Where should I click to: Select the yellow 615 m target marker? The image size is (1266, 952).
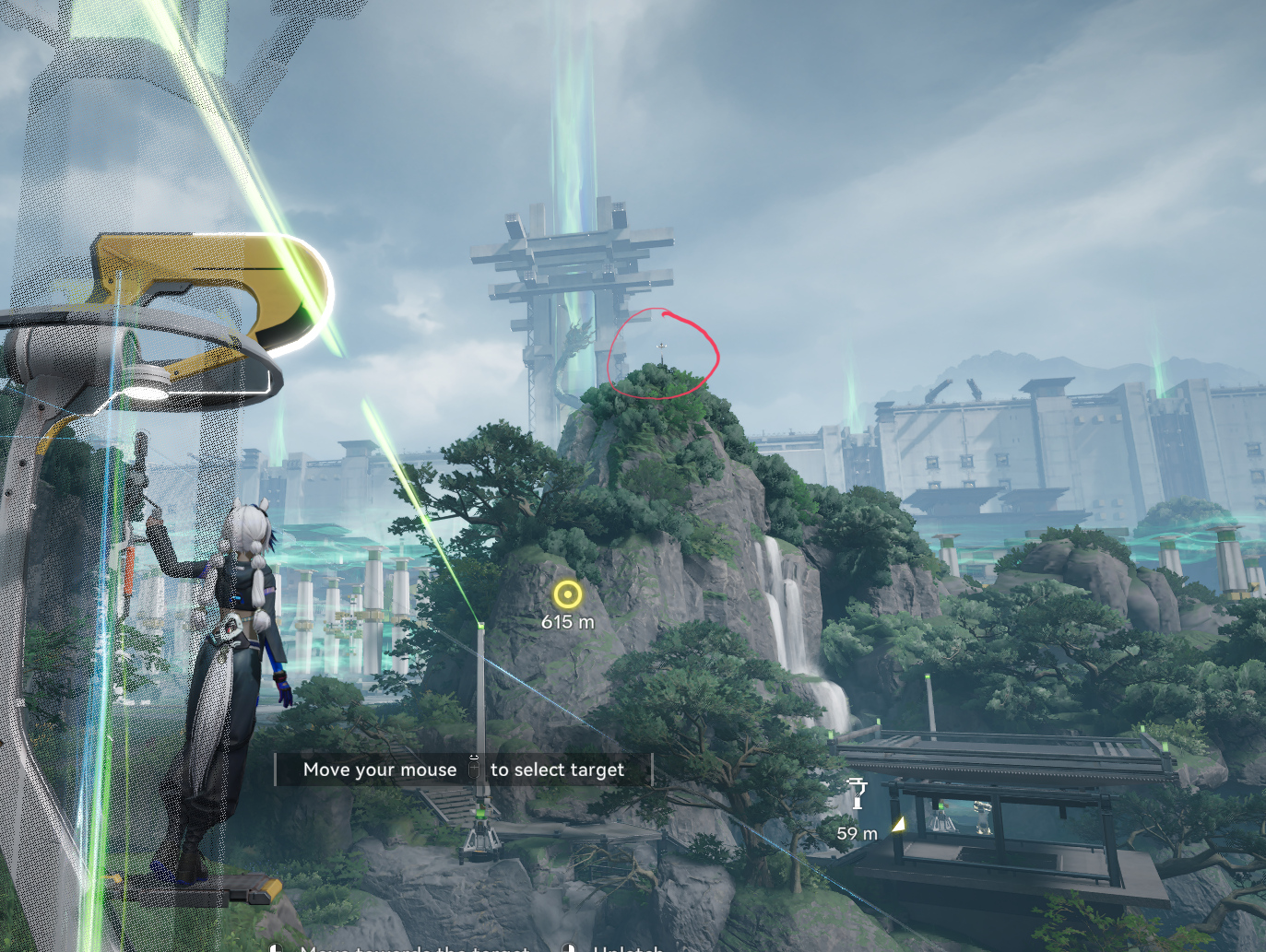567,594
